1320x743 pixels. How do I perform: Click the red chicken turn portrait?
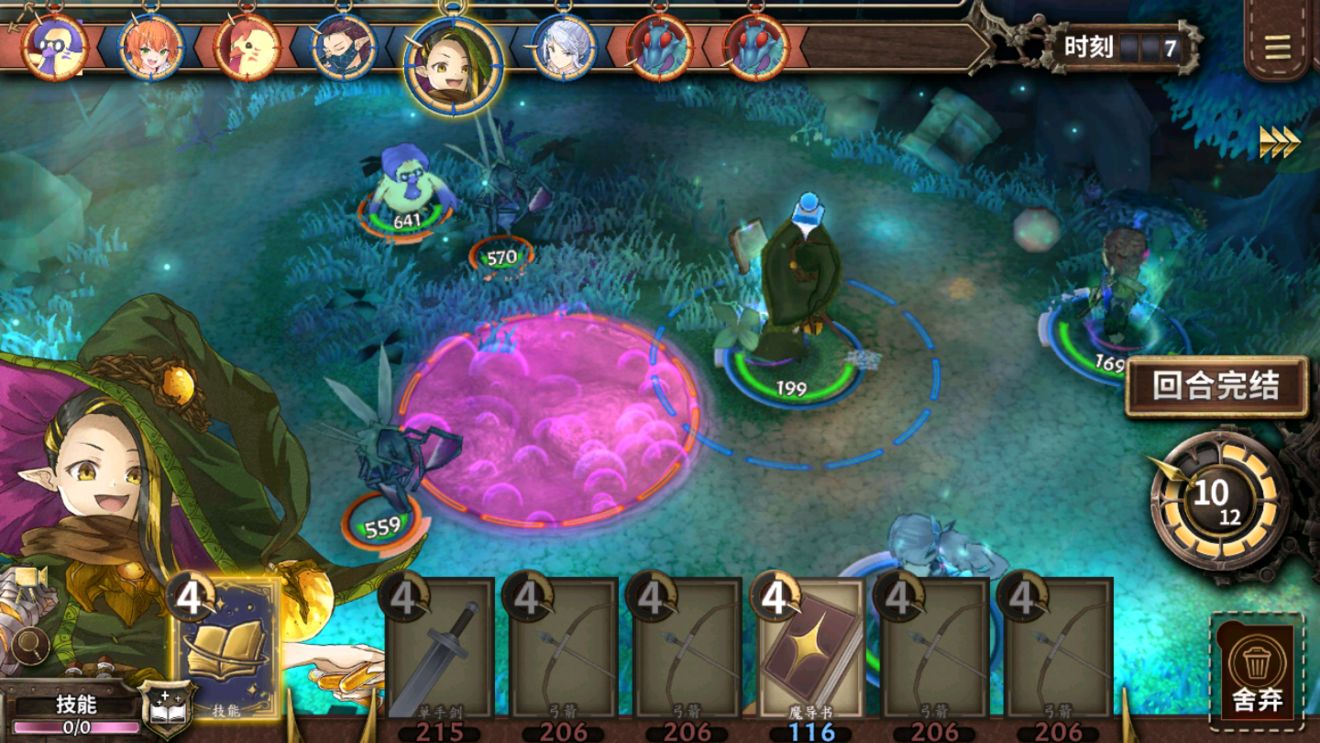(246, 47)
